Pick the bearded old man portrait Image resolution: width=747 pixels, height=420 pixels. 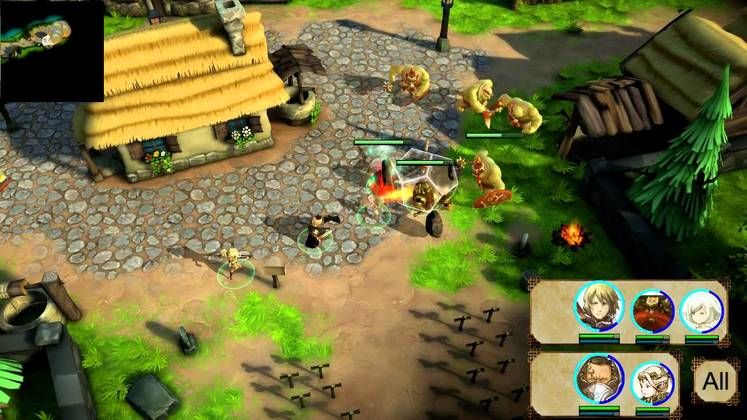point(599,377)
